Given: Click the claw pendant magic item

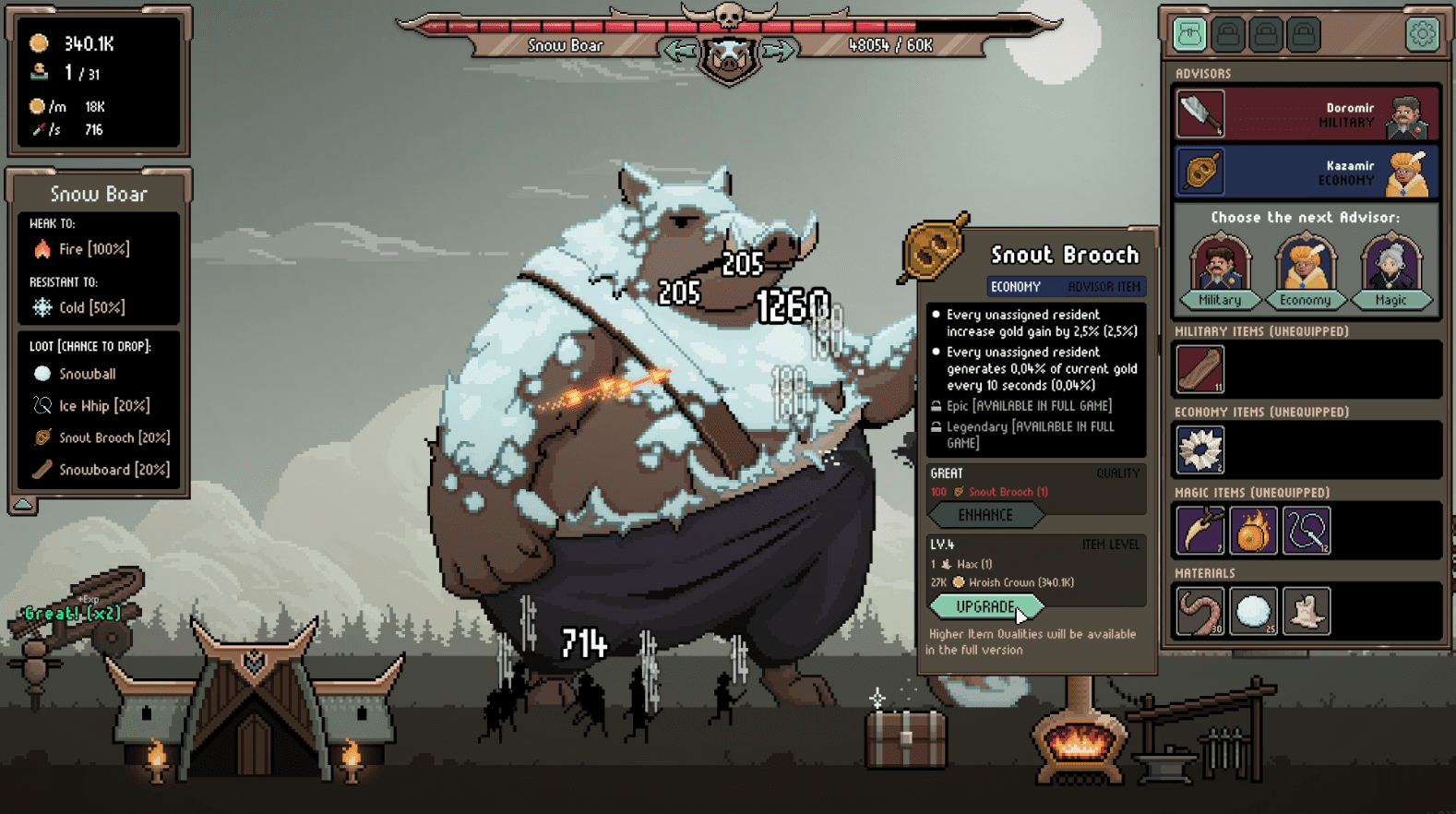Looking at the screenshot, I should 1199,531.
